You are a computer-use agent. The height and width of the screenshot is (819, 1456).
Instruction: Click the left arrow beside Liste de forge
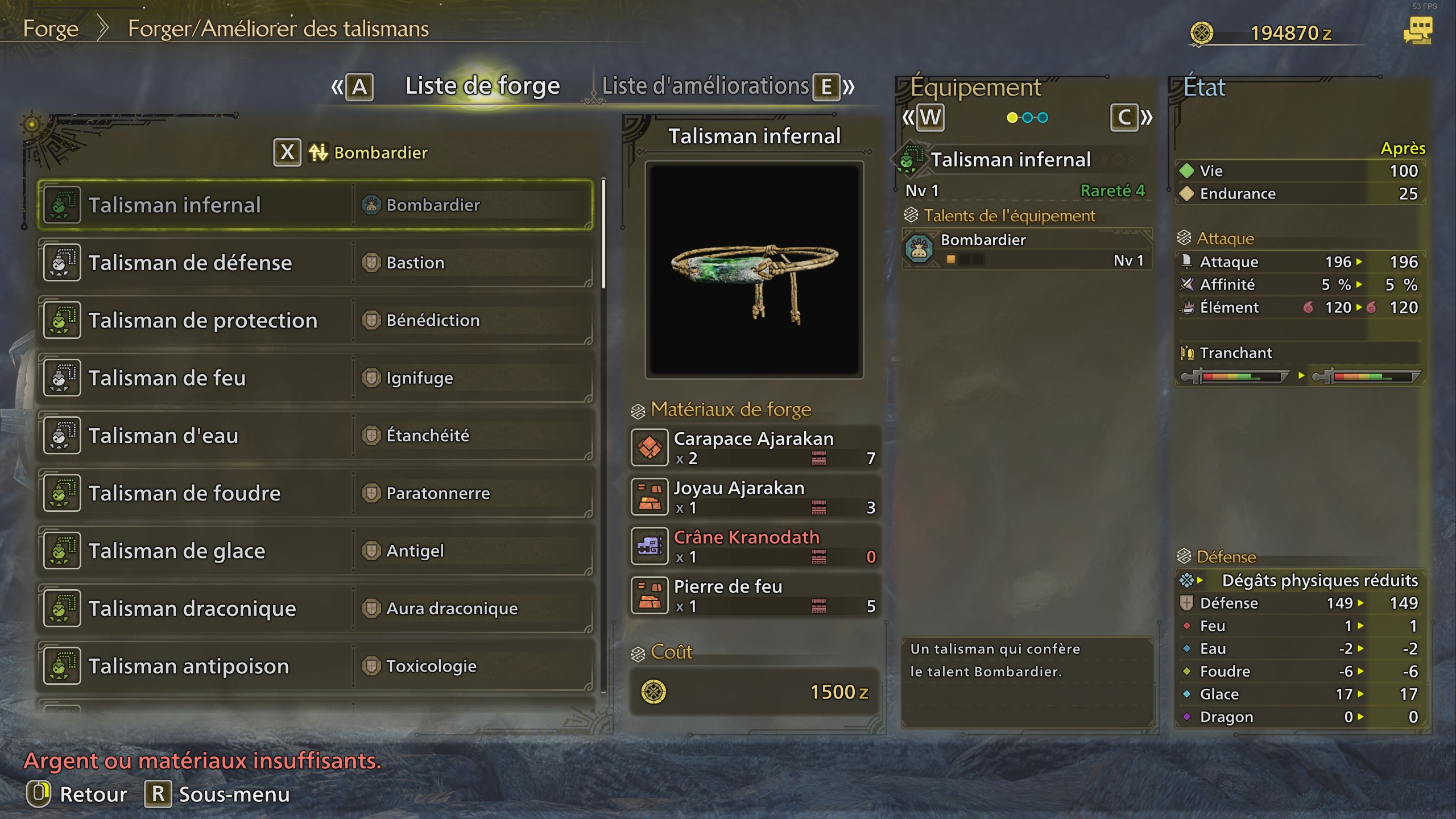point(336,86)
